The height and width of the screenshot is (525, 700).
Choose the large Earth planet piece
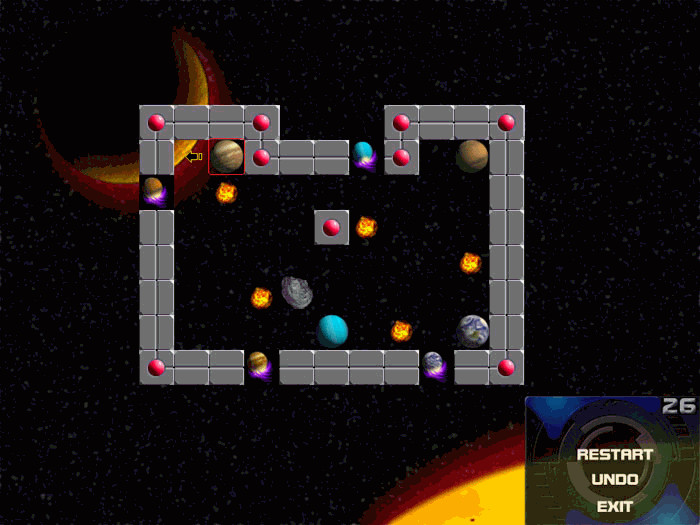point(472,330)
